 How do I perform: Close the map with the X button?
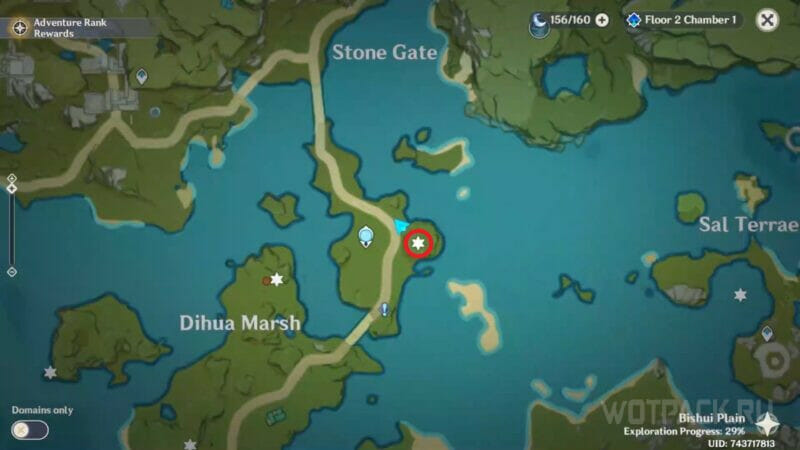click(767, 20)
